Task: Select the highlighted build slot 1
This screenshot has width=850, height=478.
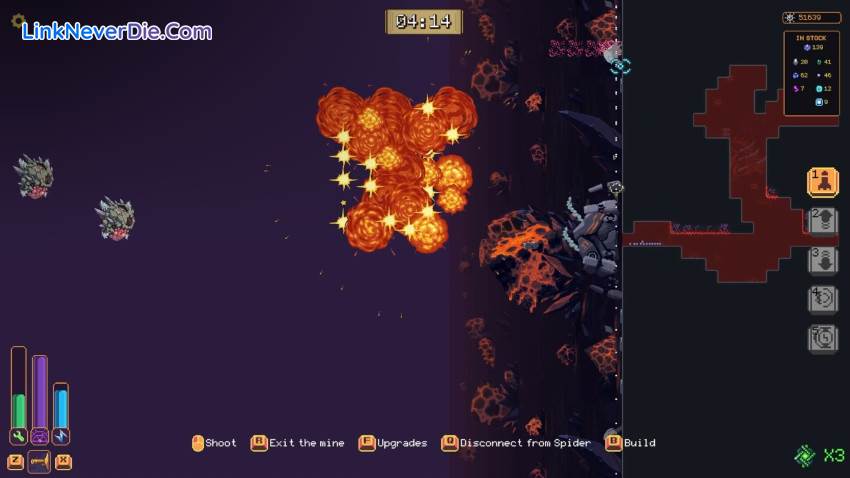Action: (822, 182)
